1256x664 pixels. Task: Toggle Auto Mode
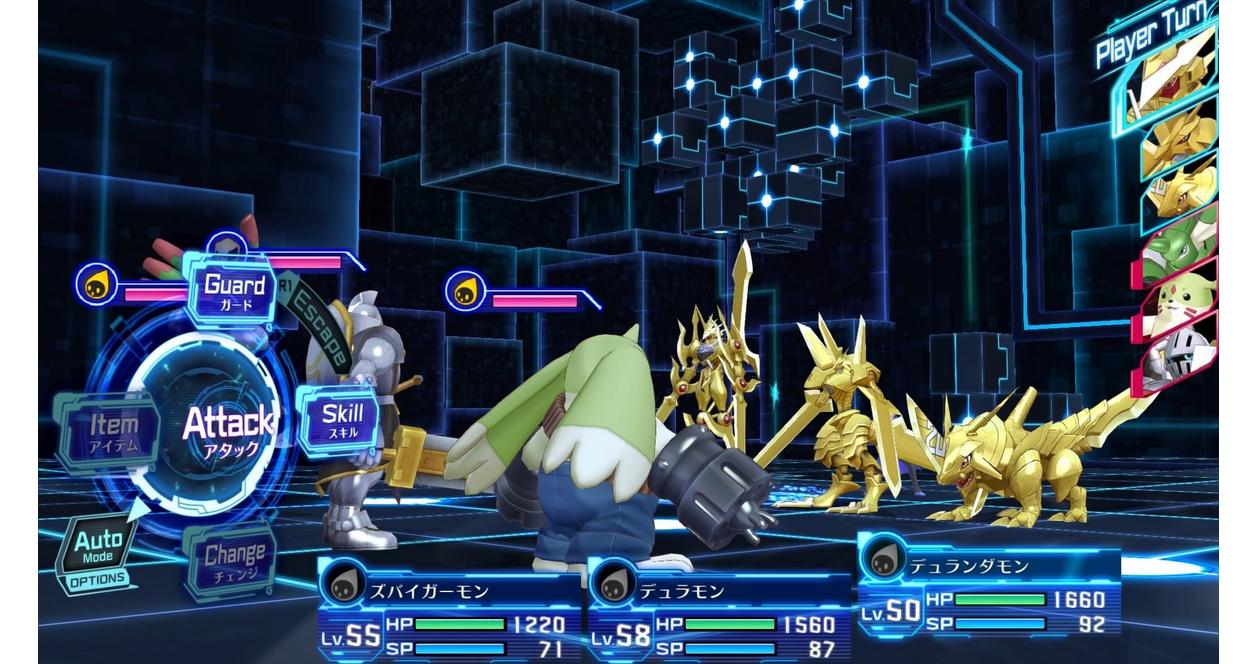pos(98,552)
